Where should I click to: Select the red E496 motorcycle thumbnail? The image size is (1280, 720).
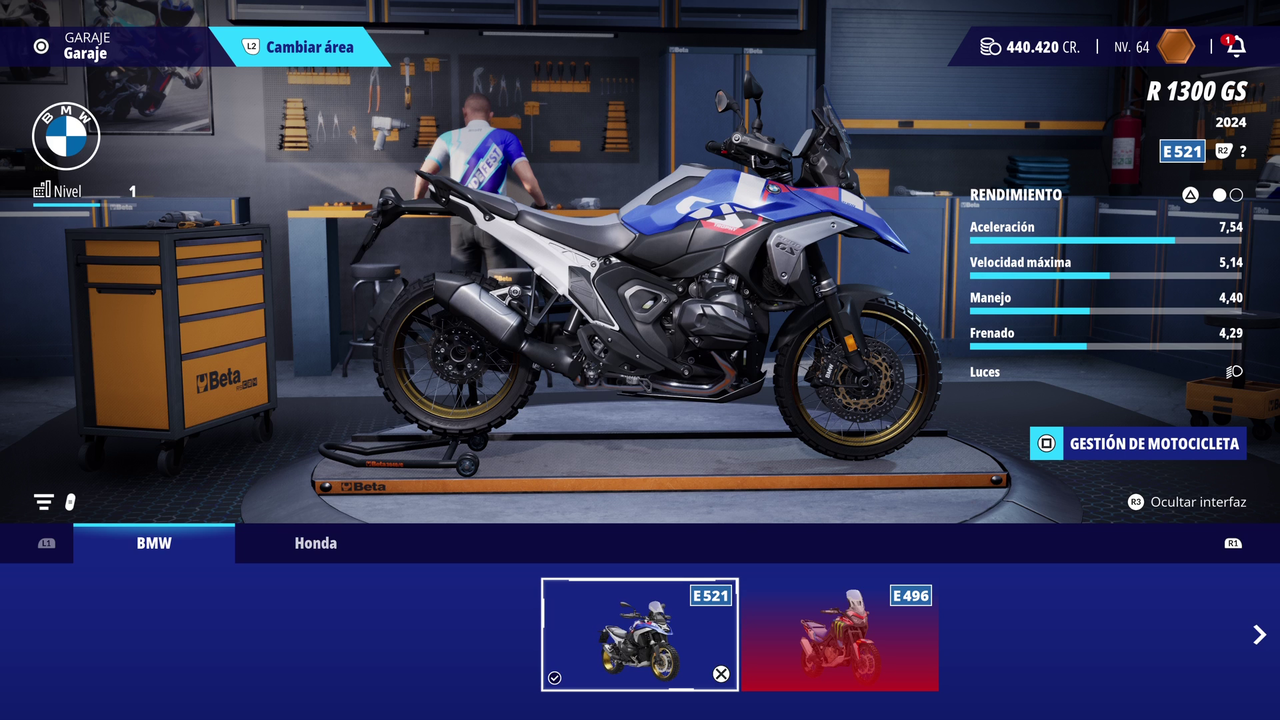pyautogui.click(x=840, y=634)
